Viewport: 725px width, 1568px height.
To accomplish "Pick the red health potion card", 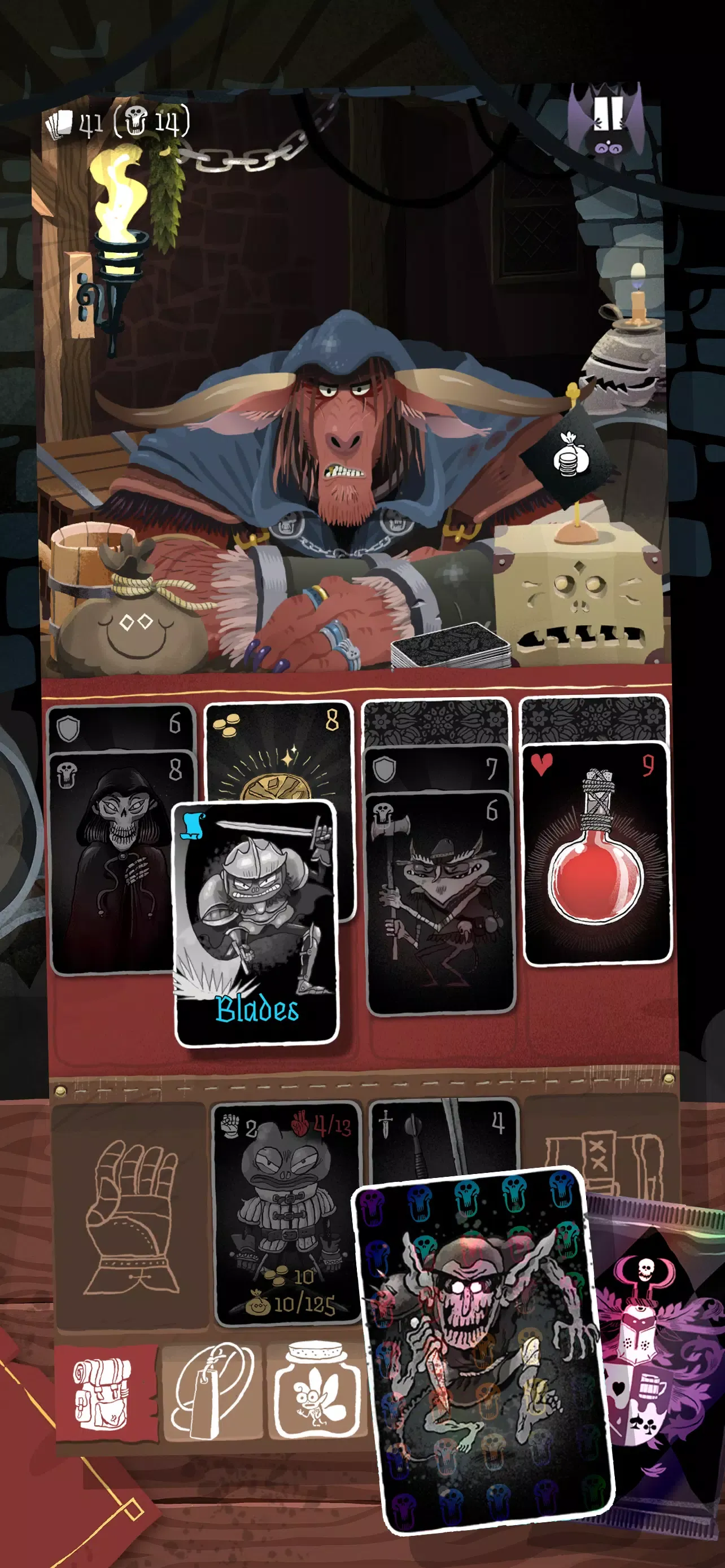I will click(597, 852).
